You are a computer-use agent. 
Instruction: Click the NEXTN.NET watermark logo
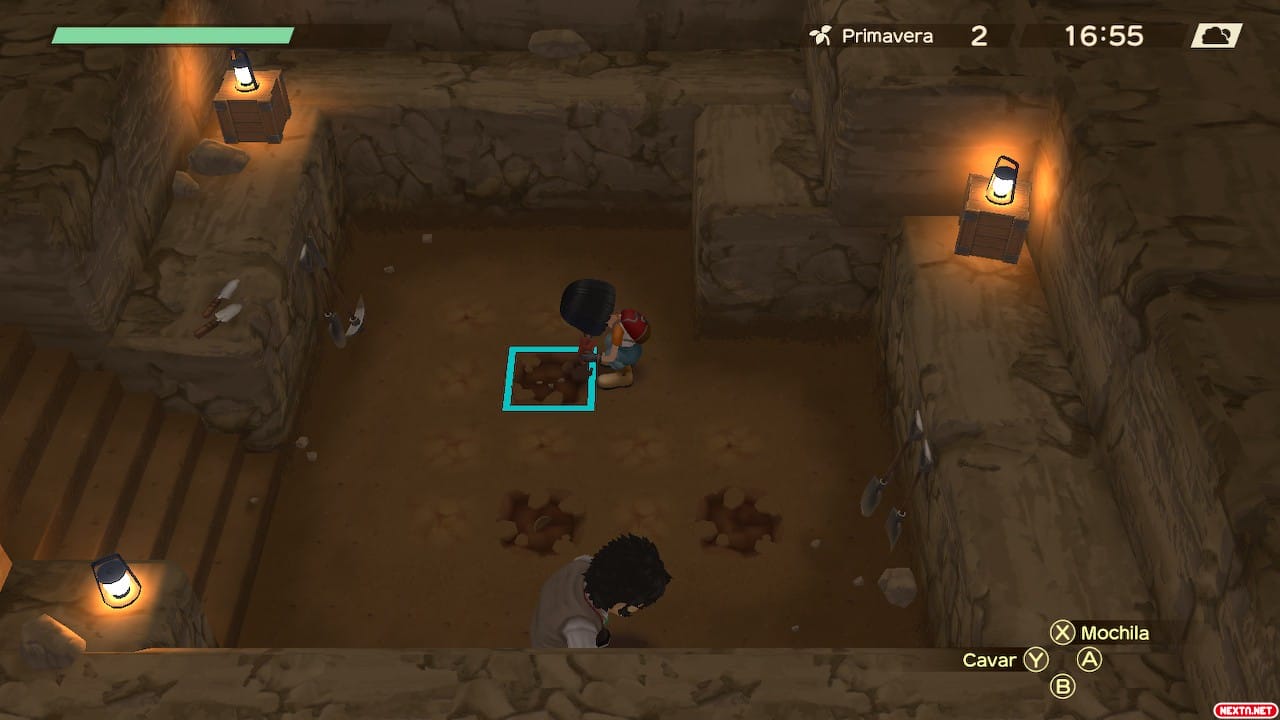coord(1243,709)
